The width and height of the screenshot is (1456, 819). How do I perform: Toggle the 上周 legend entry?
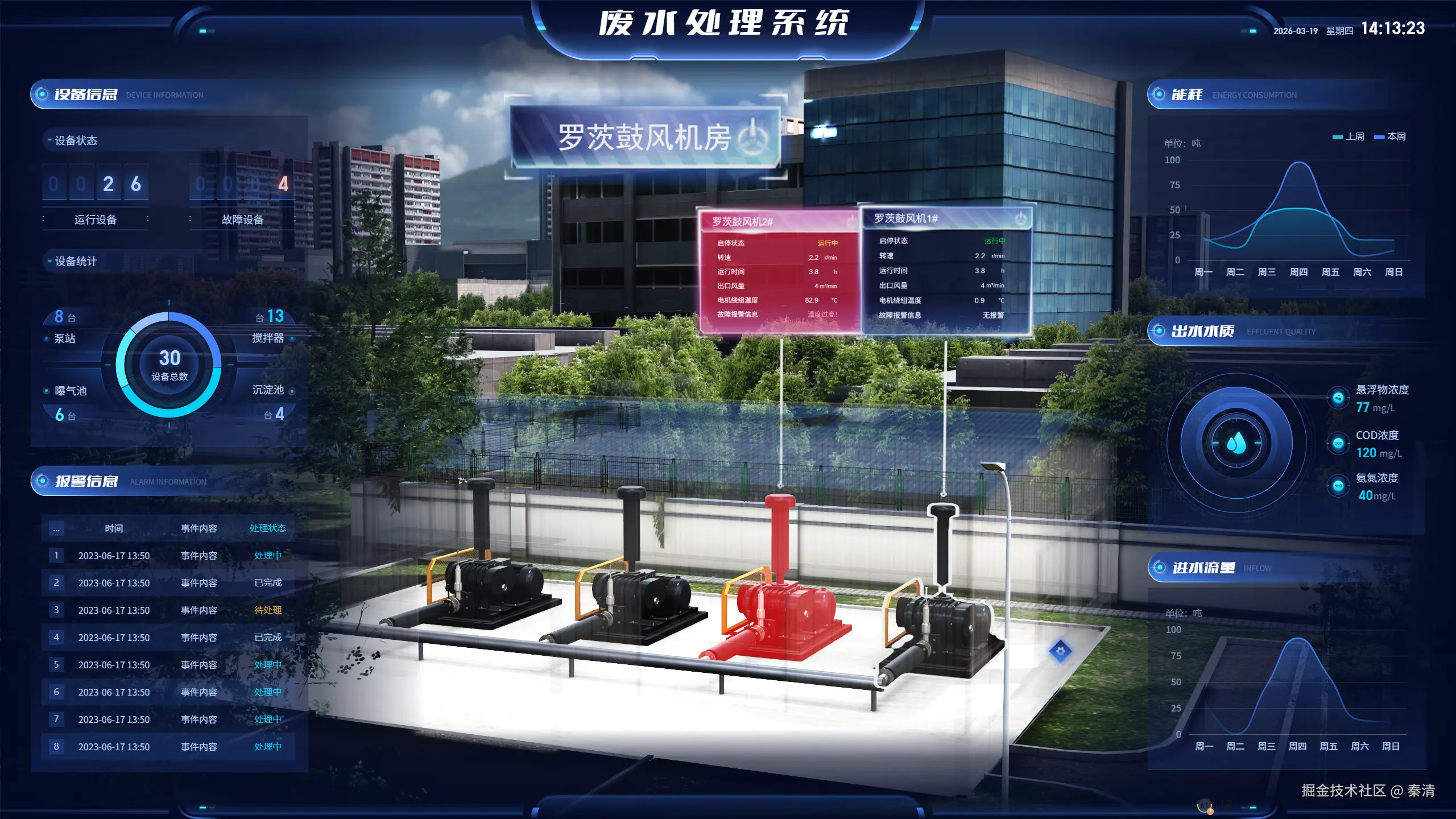click(1356, 136)
